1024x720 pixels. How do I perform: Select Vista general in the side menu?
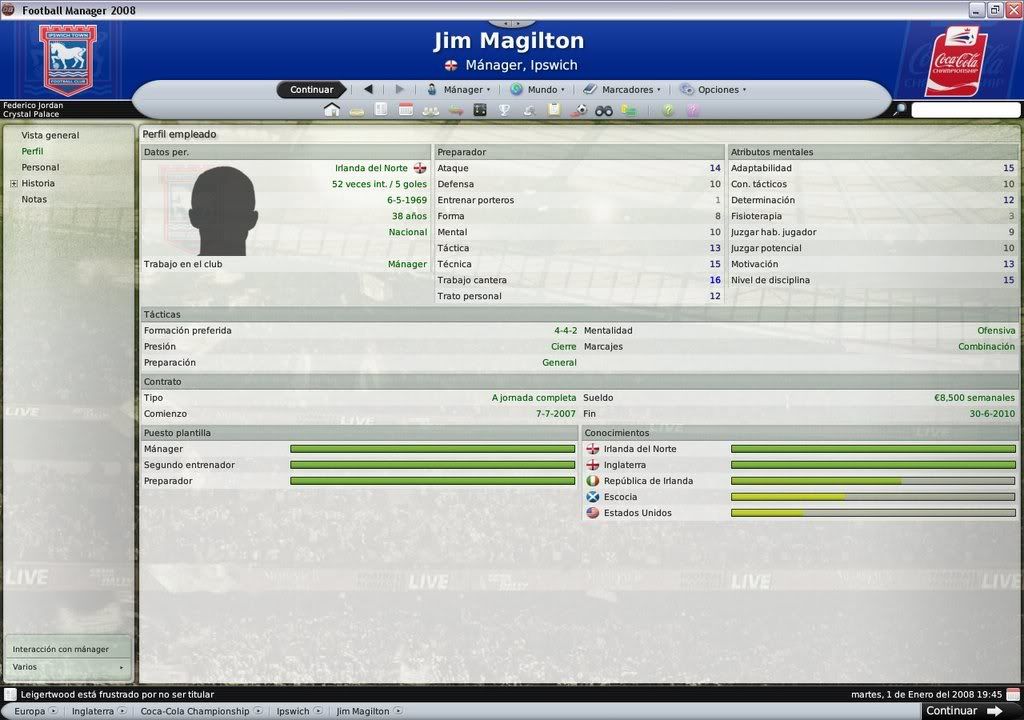[50, 135]
